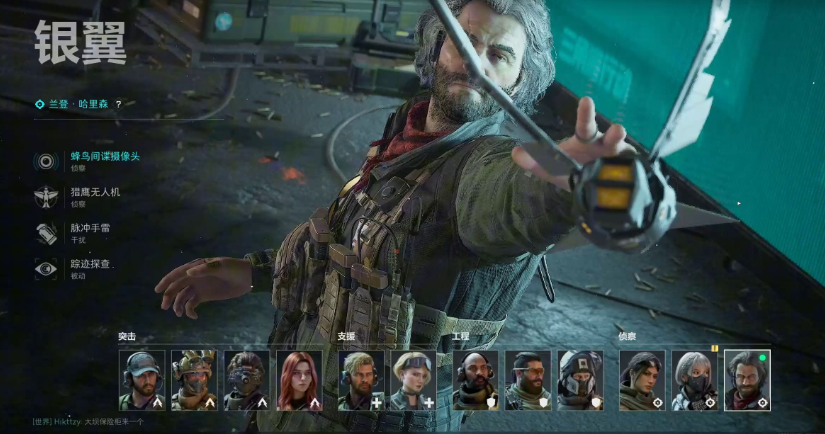
Task: Select the grey-bearded recon operator 银翼
Action: pyautogui.click(x=747, y=380)
